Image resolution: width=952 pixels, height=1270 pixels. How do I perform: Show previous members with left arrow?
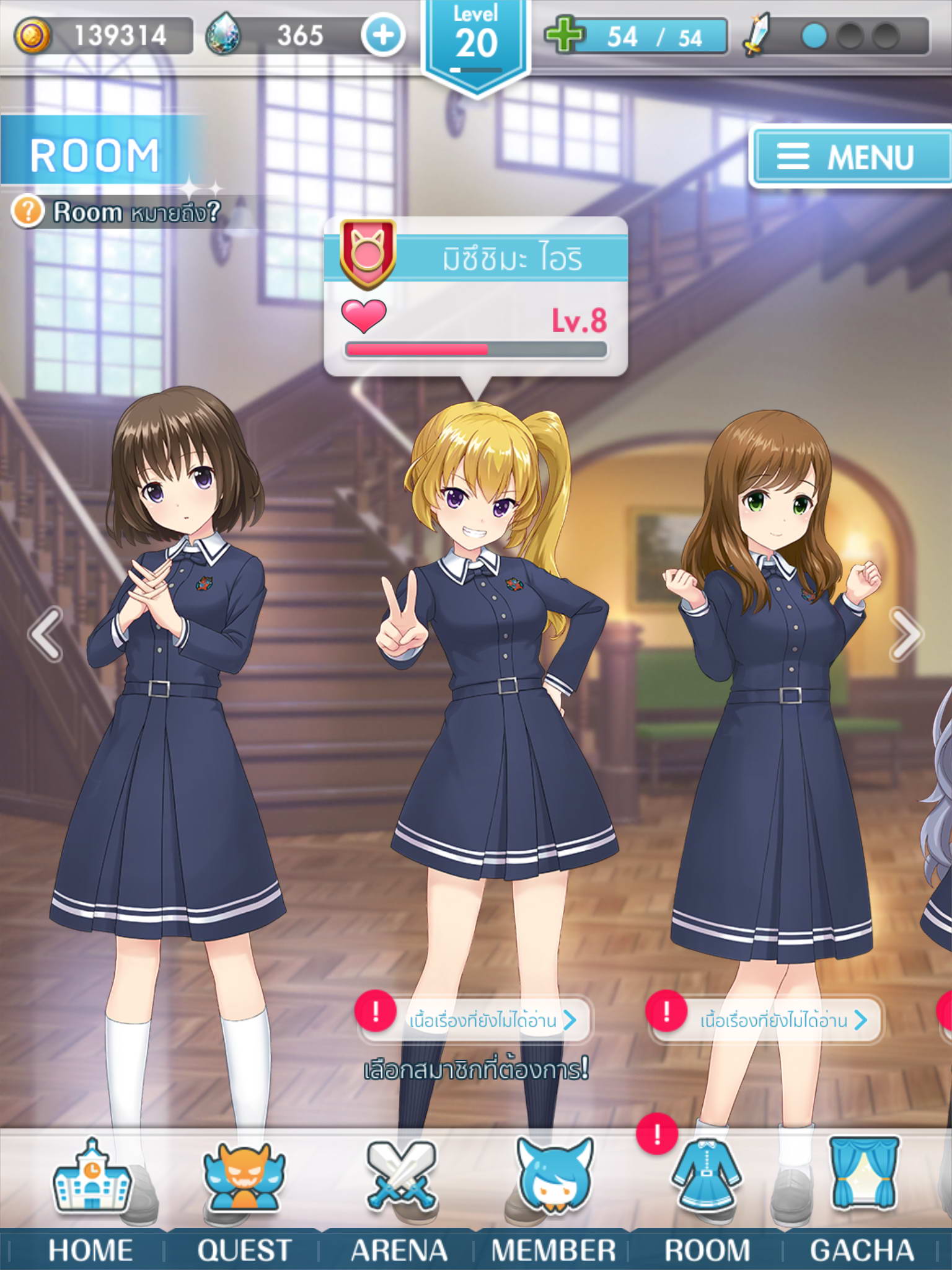coord(46,634)
